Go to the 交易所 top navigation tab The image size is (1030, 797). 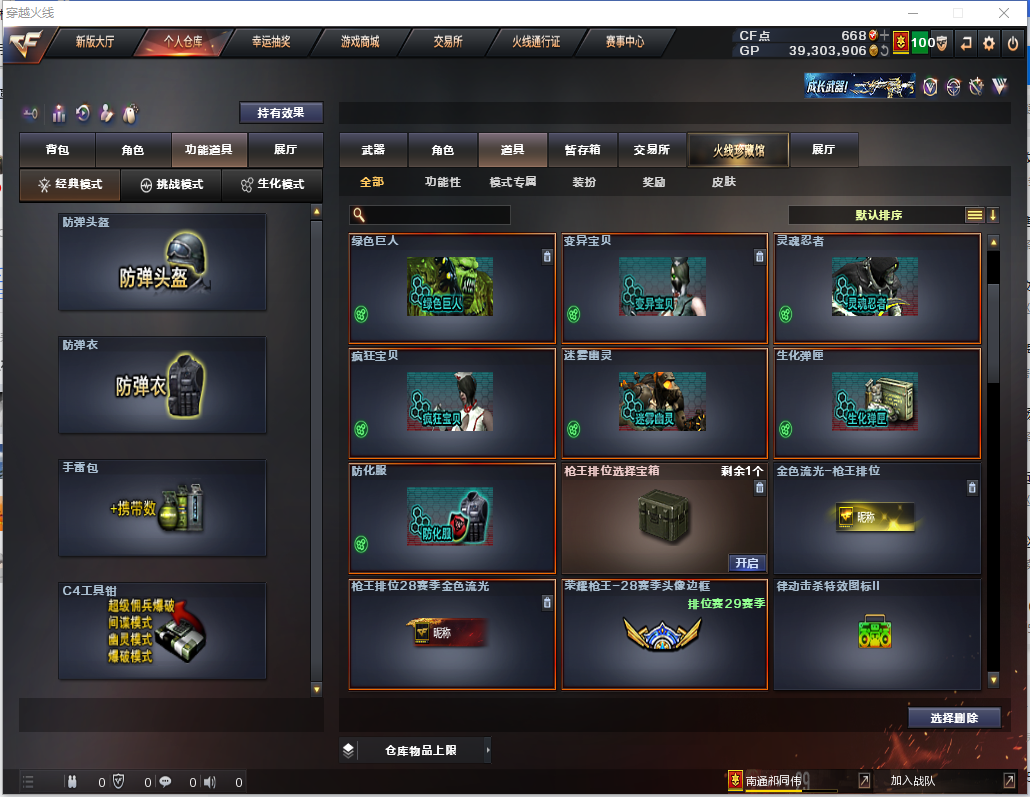(x=447, y=42)
